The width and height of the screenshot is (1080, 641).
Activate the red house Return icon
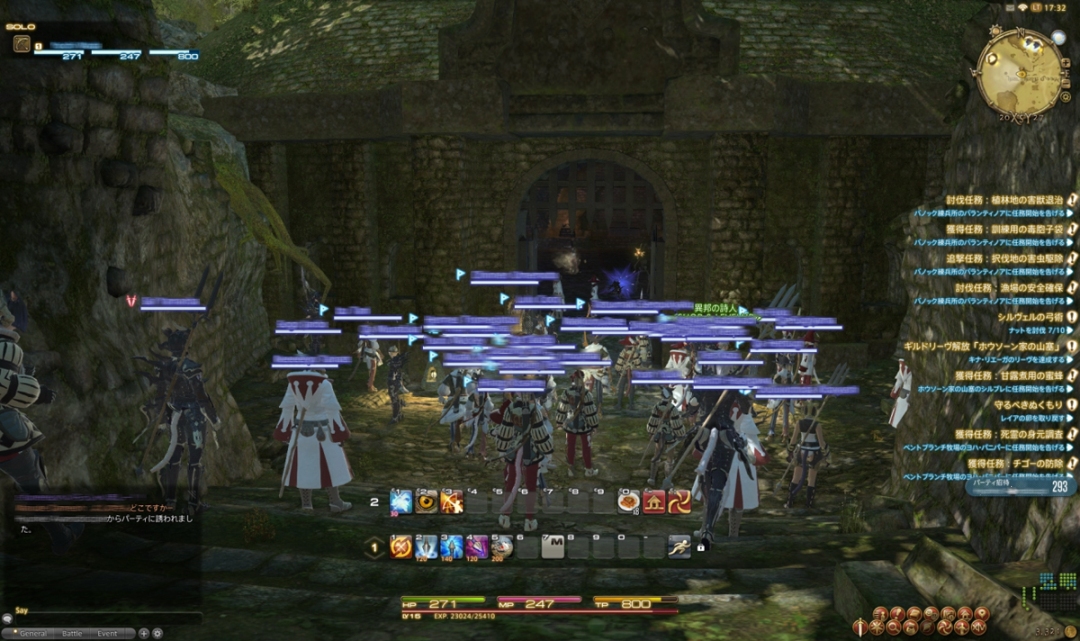[654, 502]
